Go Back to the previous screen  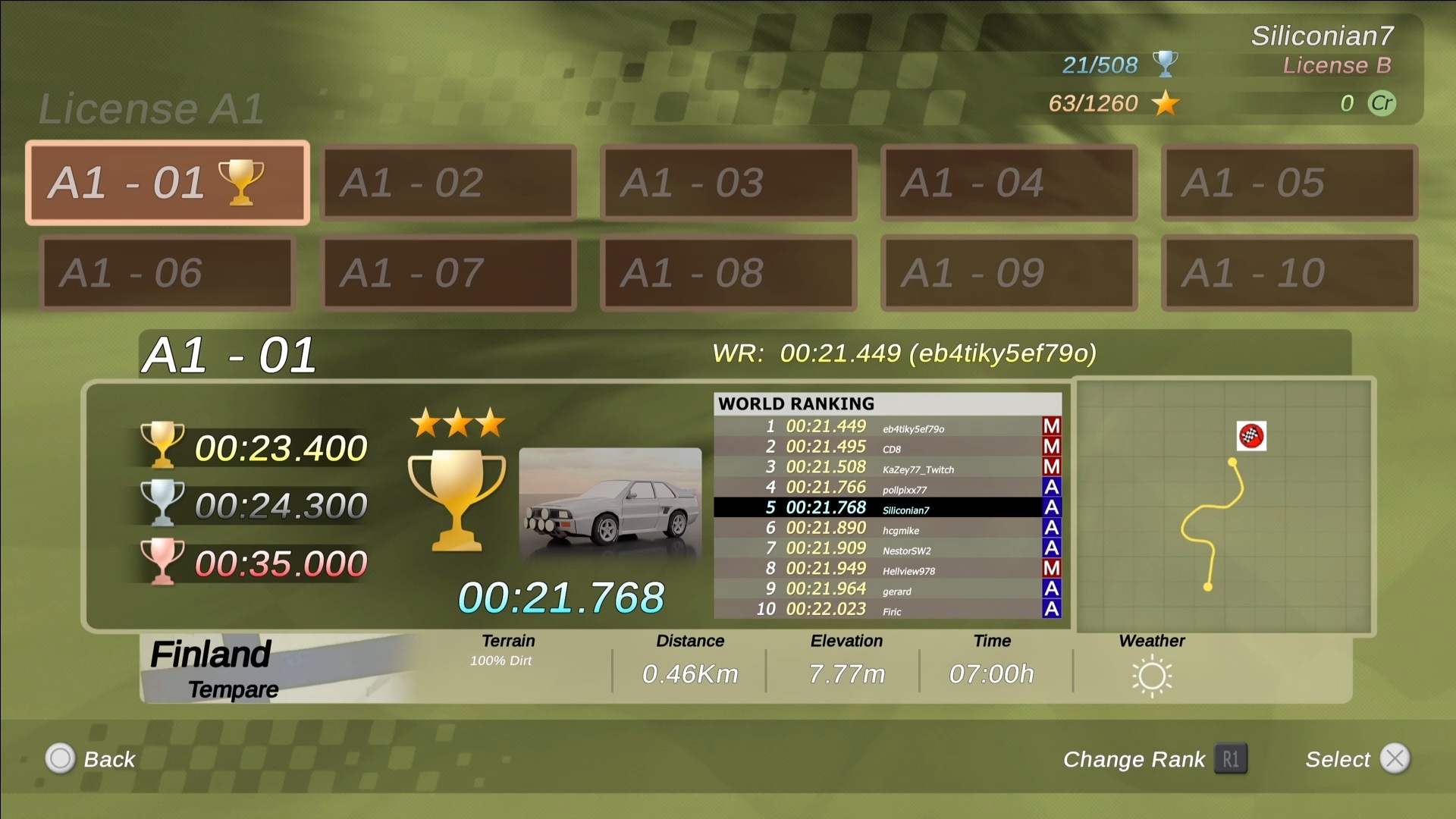coord(91,759)
